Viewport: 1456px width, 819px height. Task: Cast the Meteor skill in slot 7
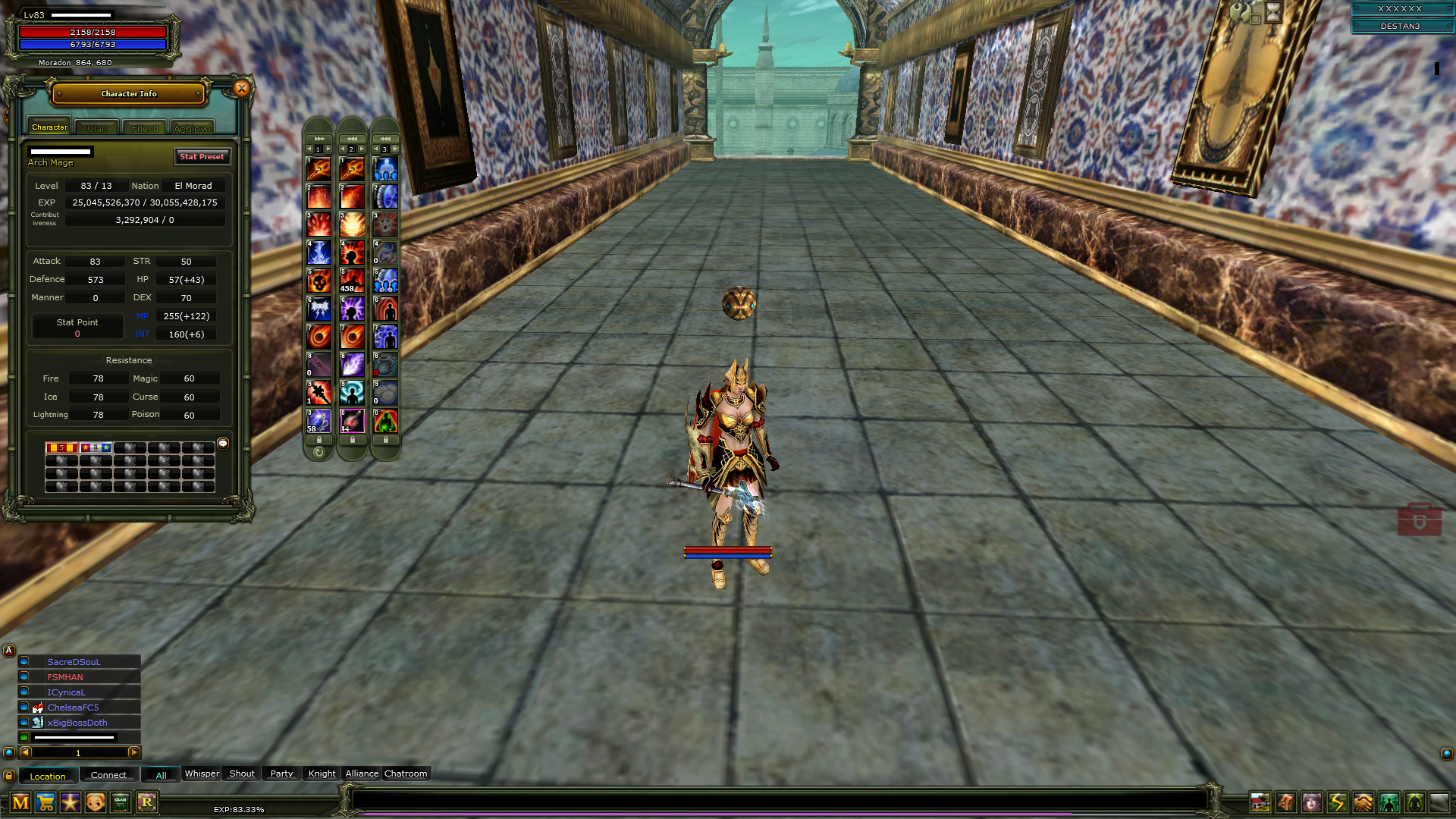tap(318, 337)
